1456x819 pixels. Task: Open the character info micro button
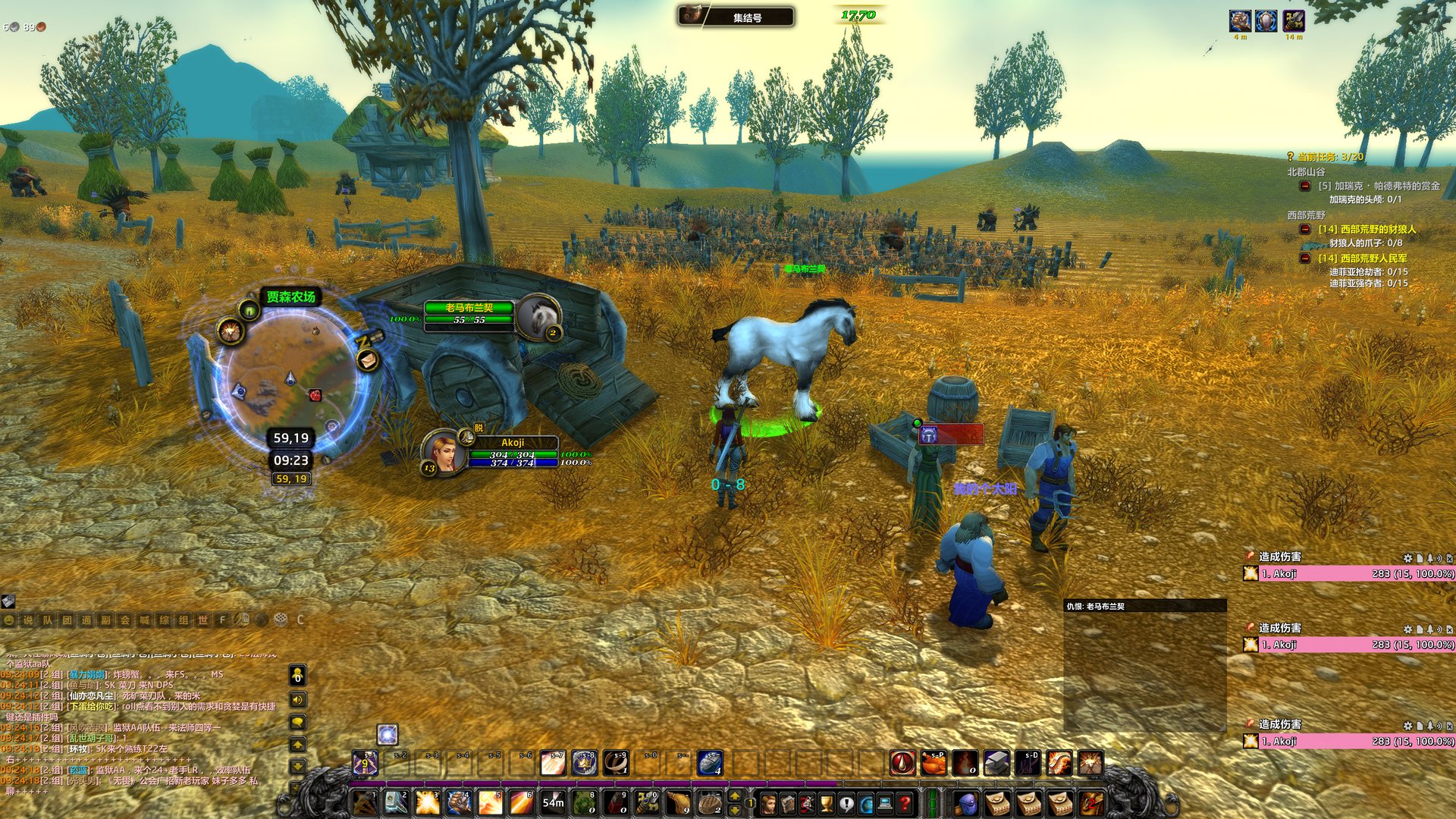[770, 802]
